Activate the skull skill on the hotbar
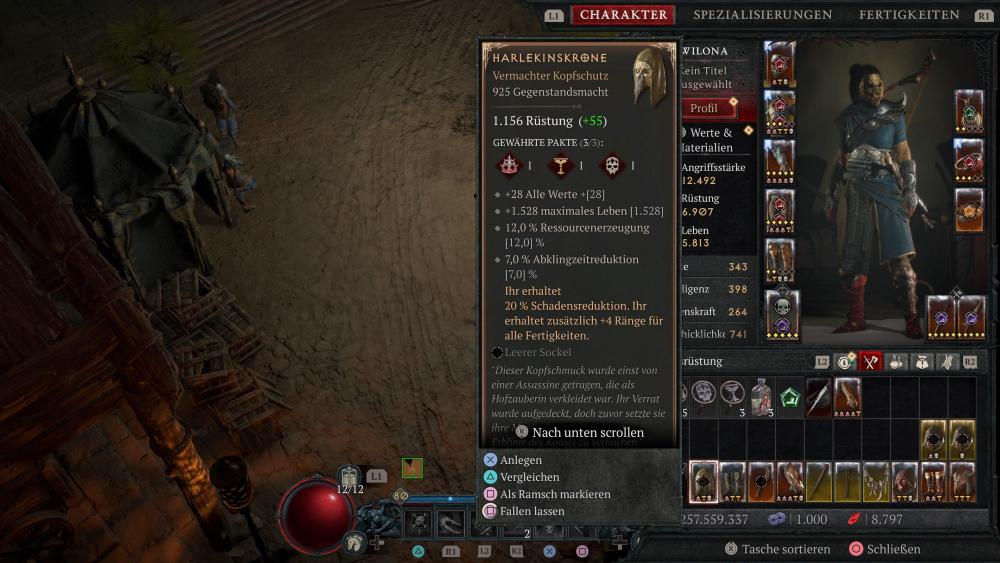The image size is (1000, 563). pos(419,522)
